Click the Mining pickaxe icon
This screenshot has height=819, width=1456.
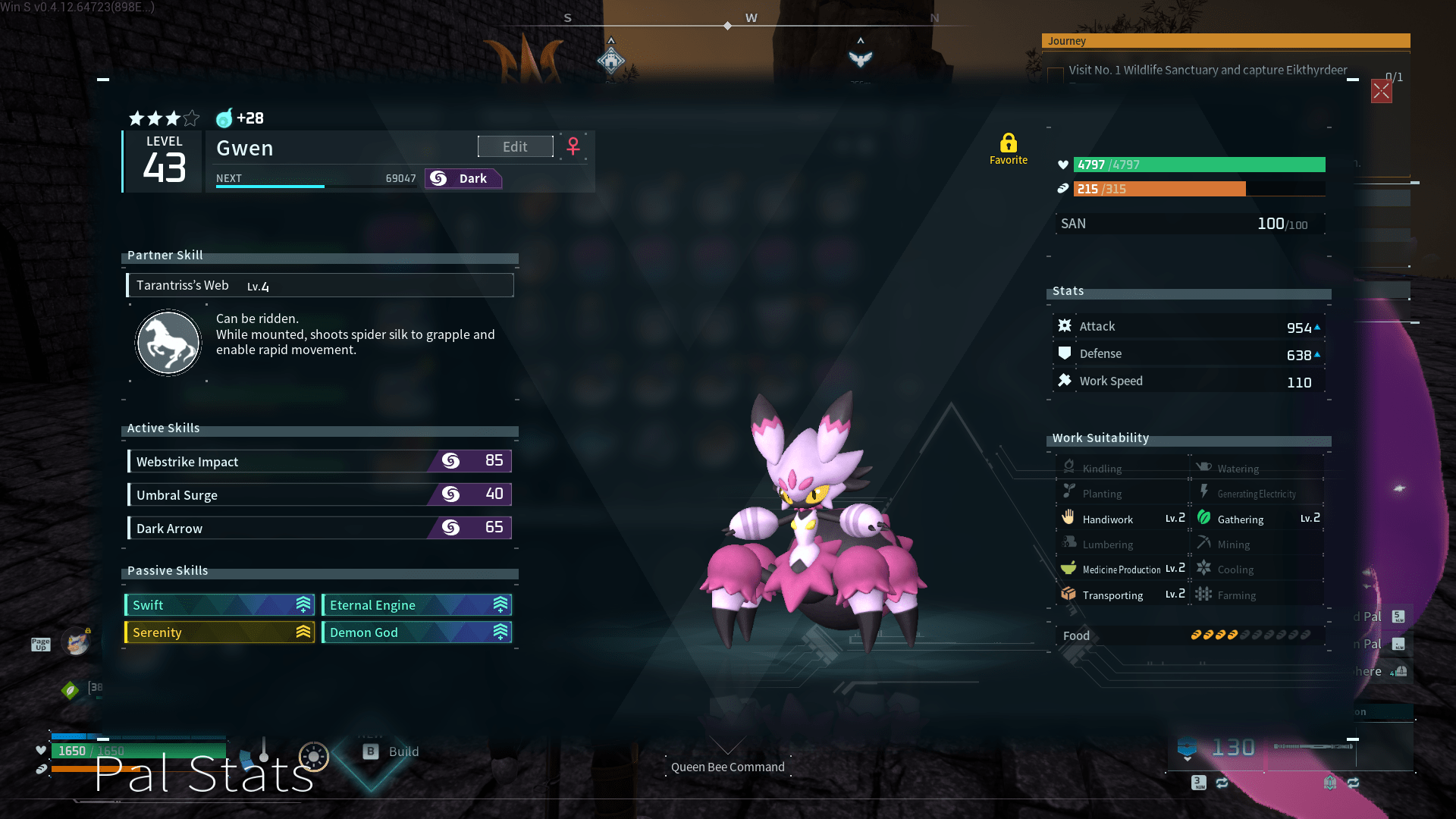pos(1205,544)
